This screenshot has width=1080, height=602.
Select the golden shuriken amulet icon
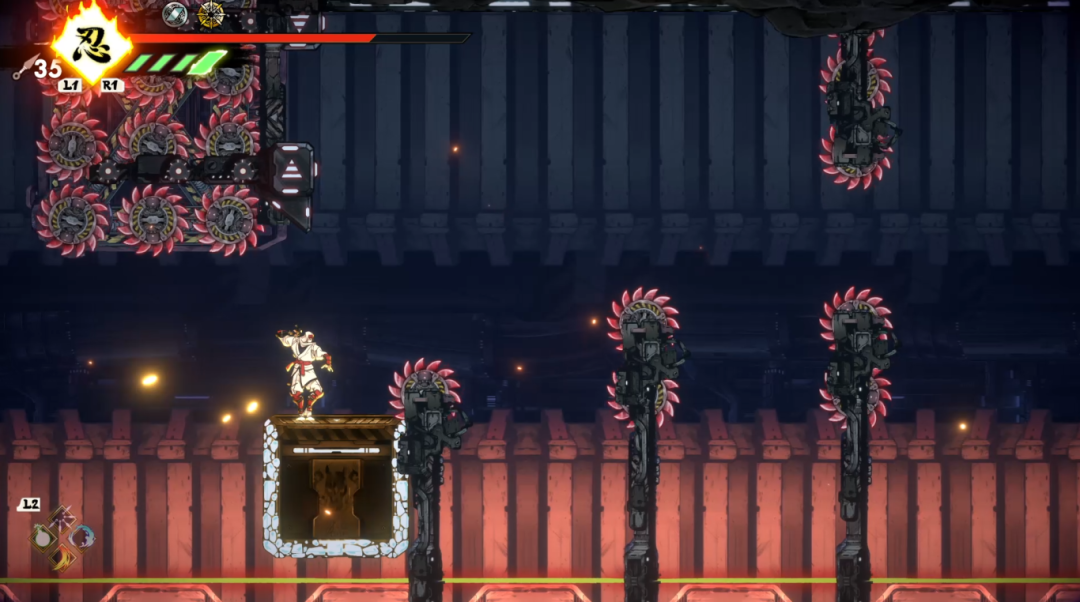pyautogui.click(x=210, y=14)
